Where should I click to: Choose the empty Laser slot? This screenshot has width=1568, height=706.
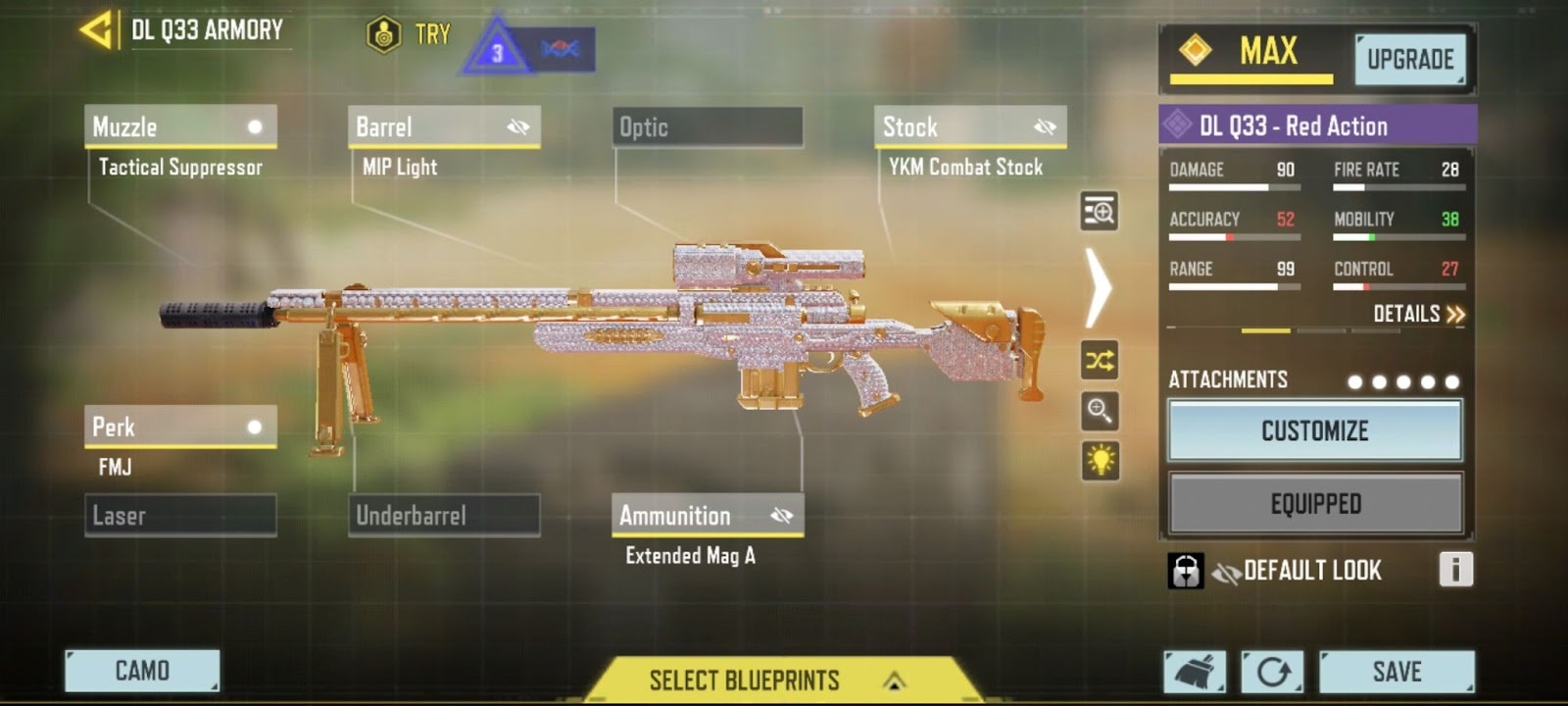tap(180, 516)
